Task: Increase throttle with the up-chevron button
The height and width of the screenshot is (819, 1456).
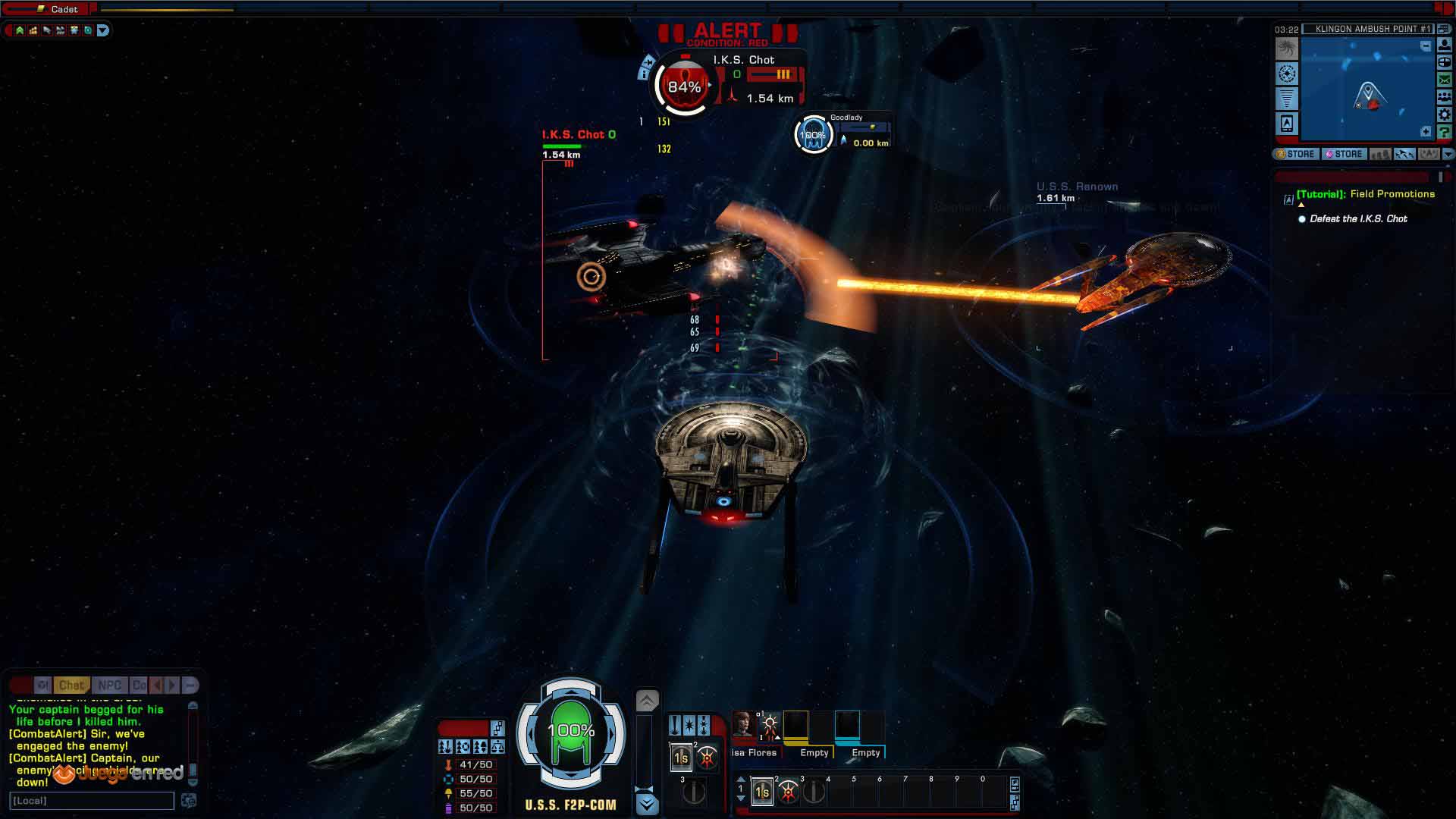Action: (x=647, y=701)
